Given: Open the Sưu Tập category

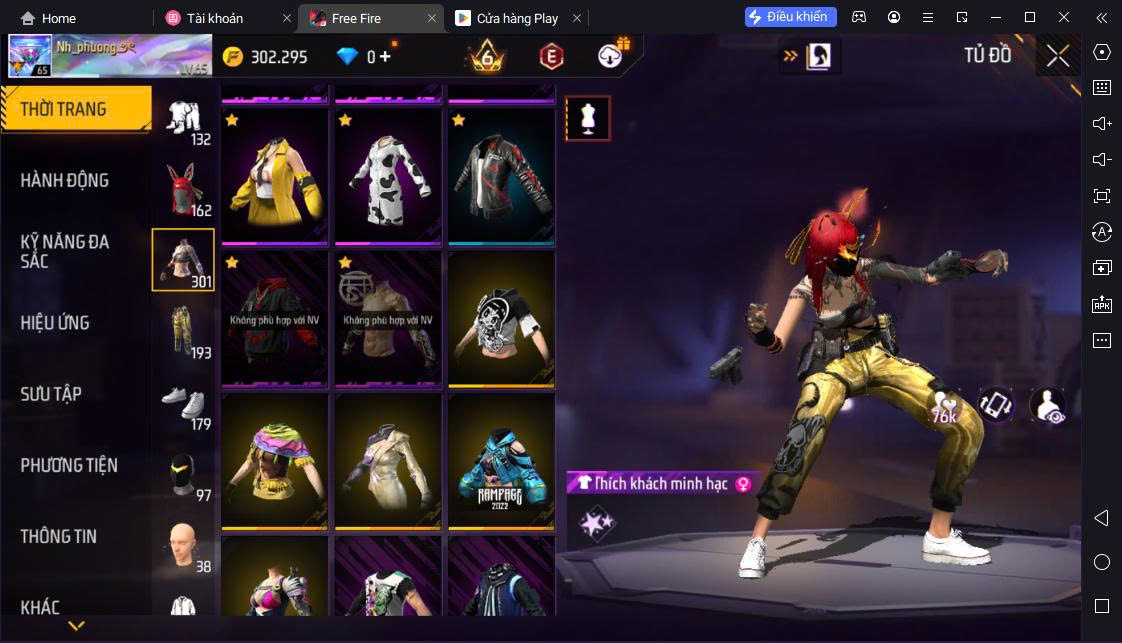Looking at the screenshot, I should pos(51,393).
